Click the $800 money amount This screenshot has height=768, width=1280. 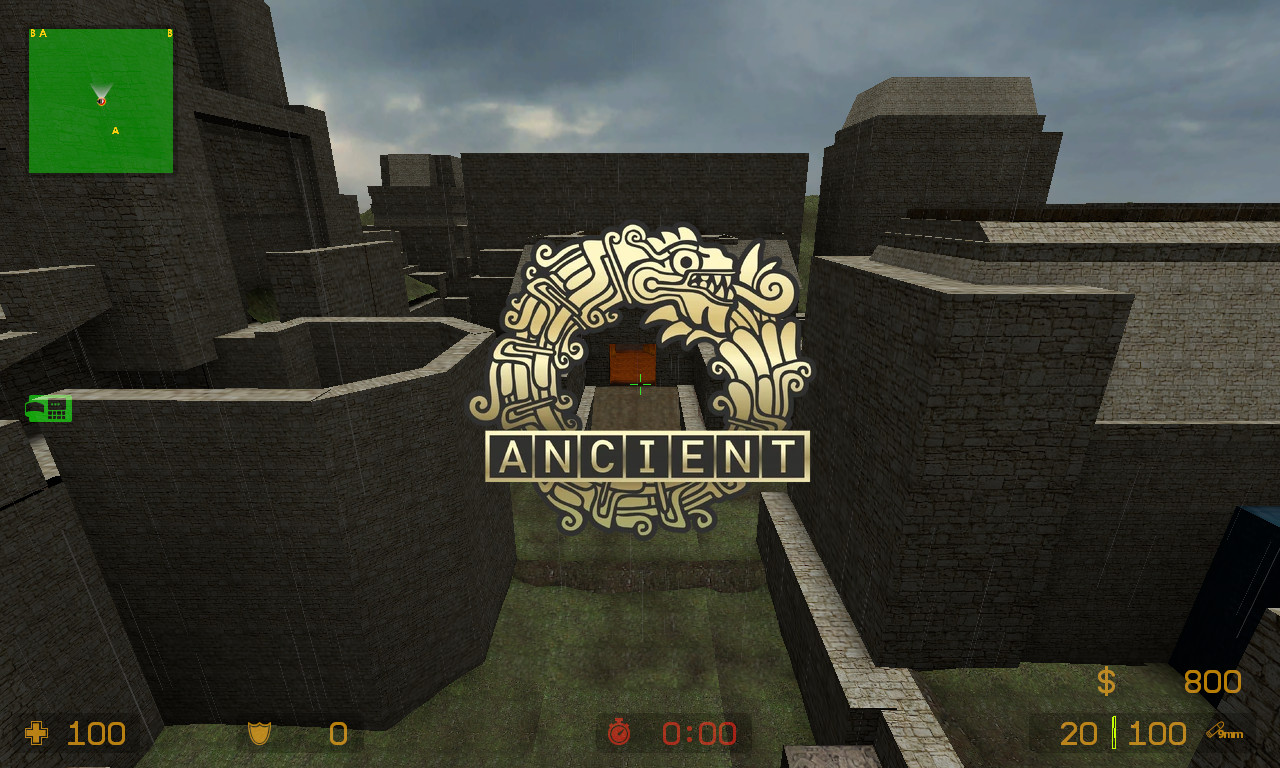pyautogui.click(x=1213, y=682)
